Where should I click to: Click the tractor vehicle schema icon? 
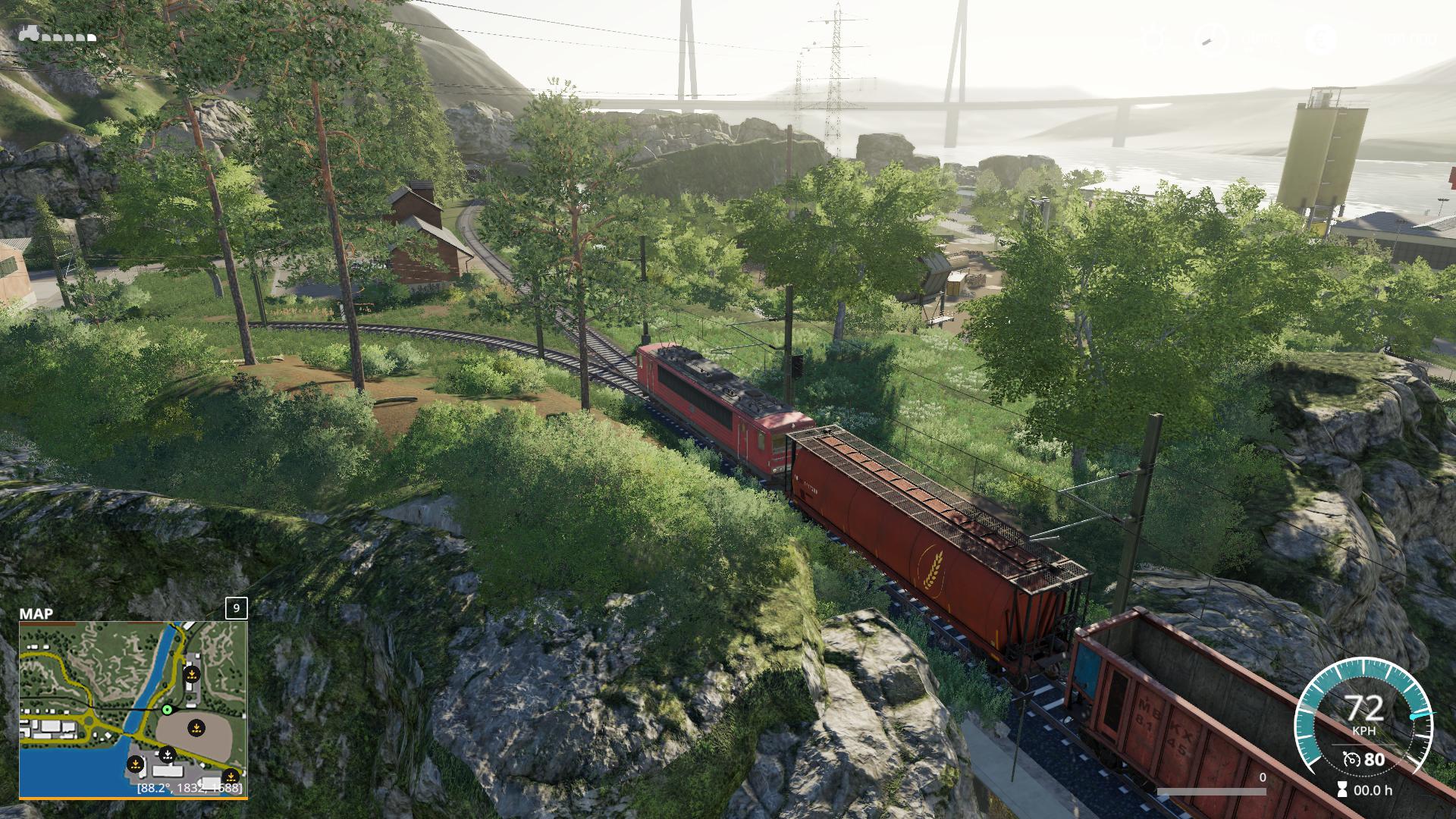pyautogui.click(x=29, y=33)
